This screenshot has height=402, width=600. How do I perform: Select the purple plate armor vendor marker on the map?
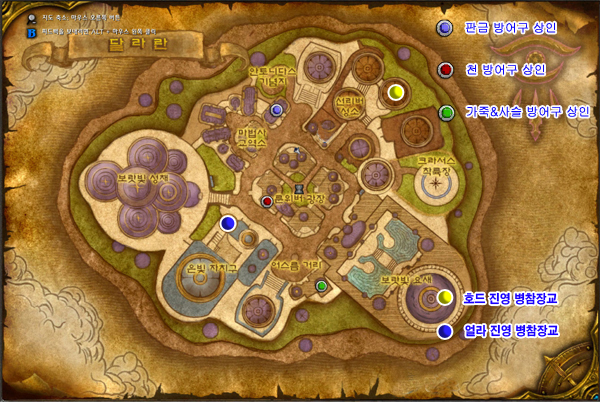(277, 107)
